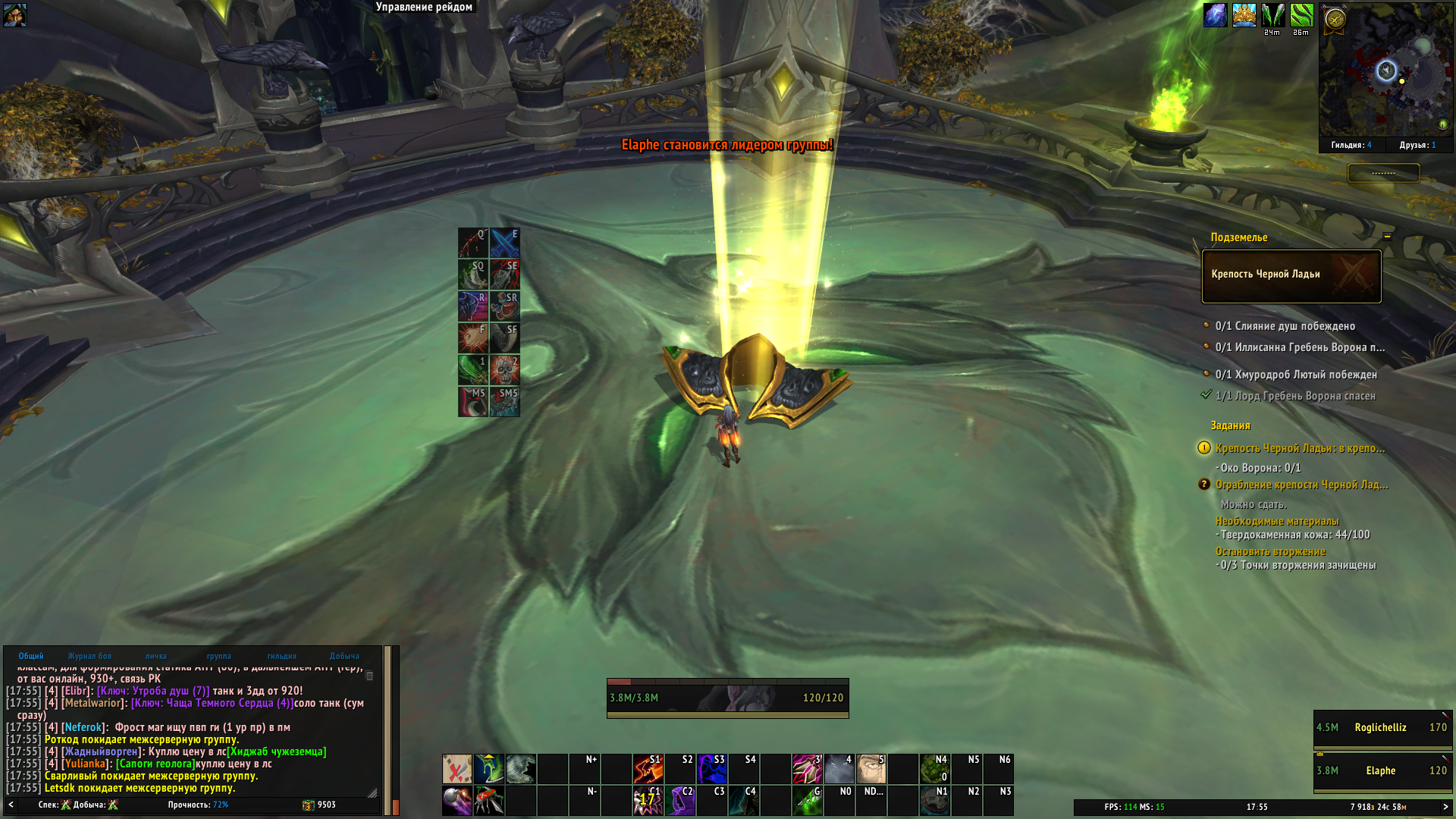Open the Управление рейдом raid control panel
Viewport: 1456px width, 819px height.
click(x=424, y=8)
